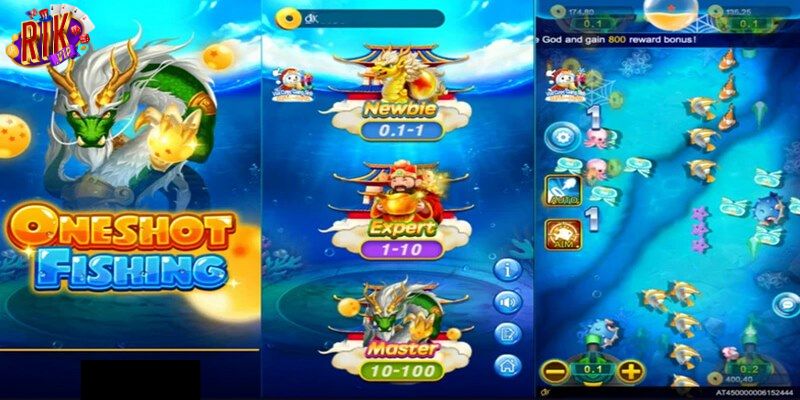Open the info button in the lobby

pos(509,270)
